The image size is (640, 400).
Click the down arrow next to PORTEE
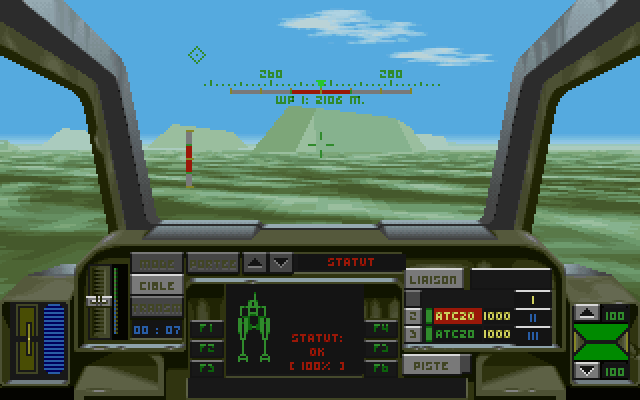(x=281, y=263)
